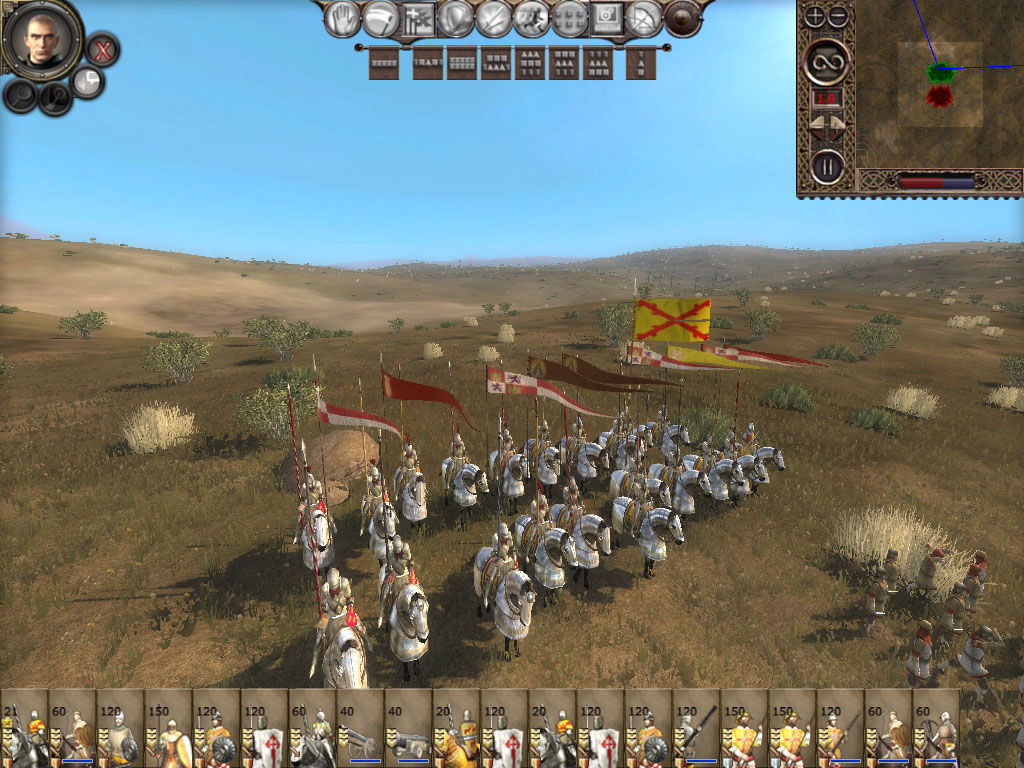Zoom out the minimap with minus button
Viewport: 1024px width, 768px height.
(x=838, y=16)
